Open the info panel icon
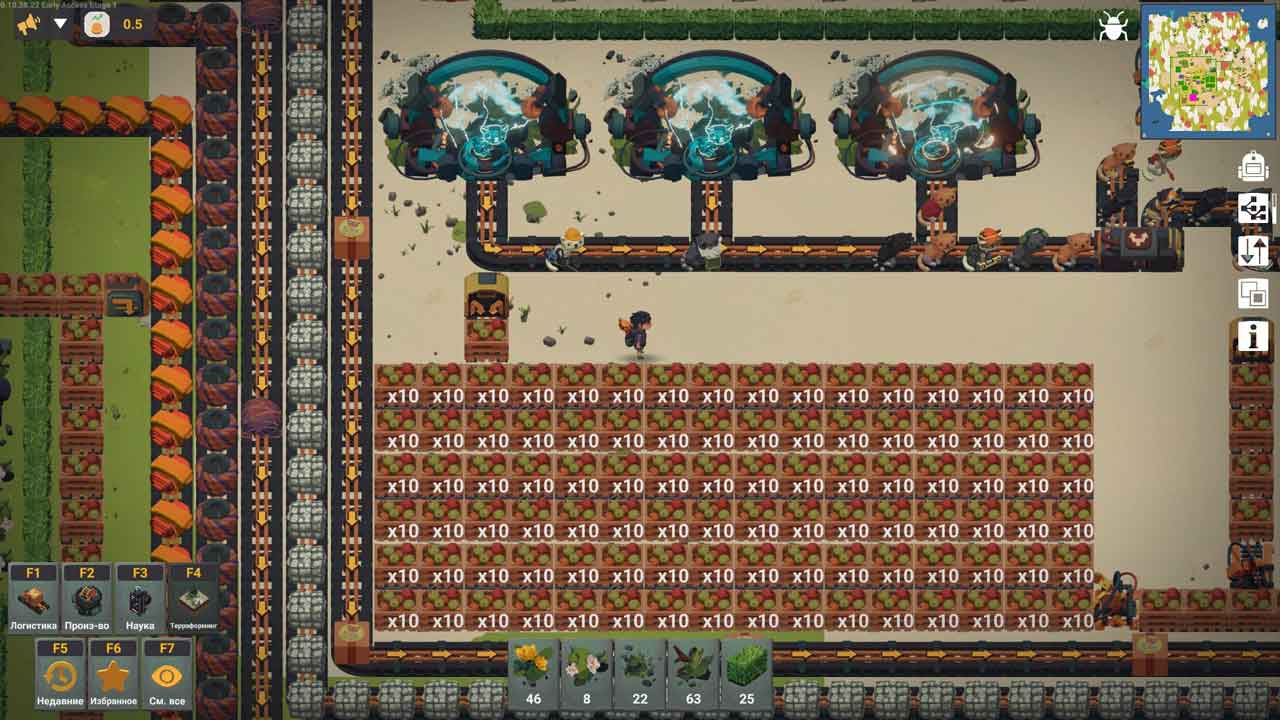Viewport: 1280px width, 720px height. pyautogui.click(x=1253, y=337)
